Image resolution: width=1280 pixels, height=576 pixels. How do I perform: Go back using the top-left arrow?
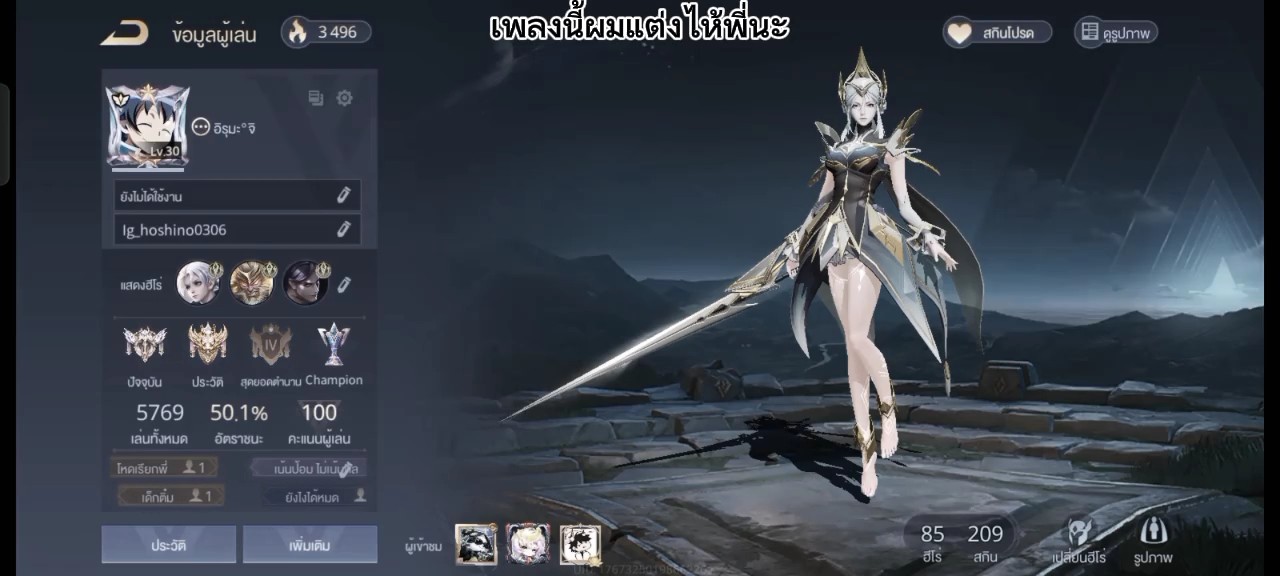(x=124, y=34)
